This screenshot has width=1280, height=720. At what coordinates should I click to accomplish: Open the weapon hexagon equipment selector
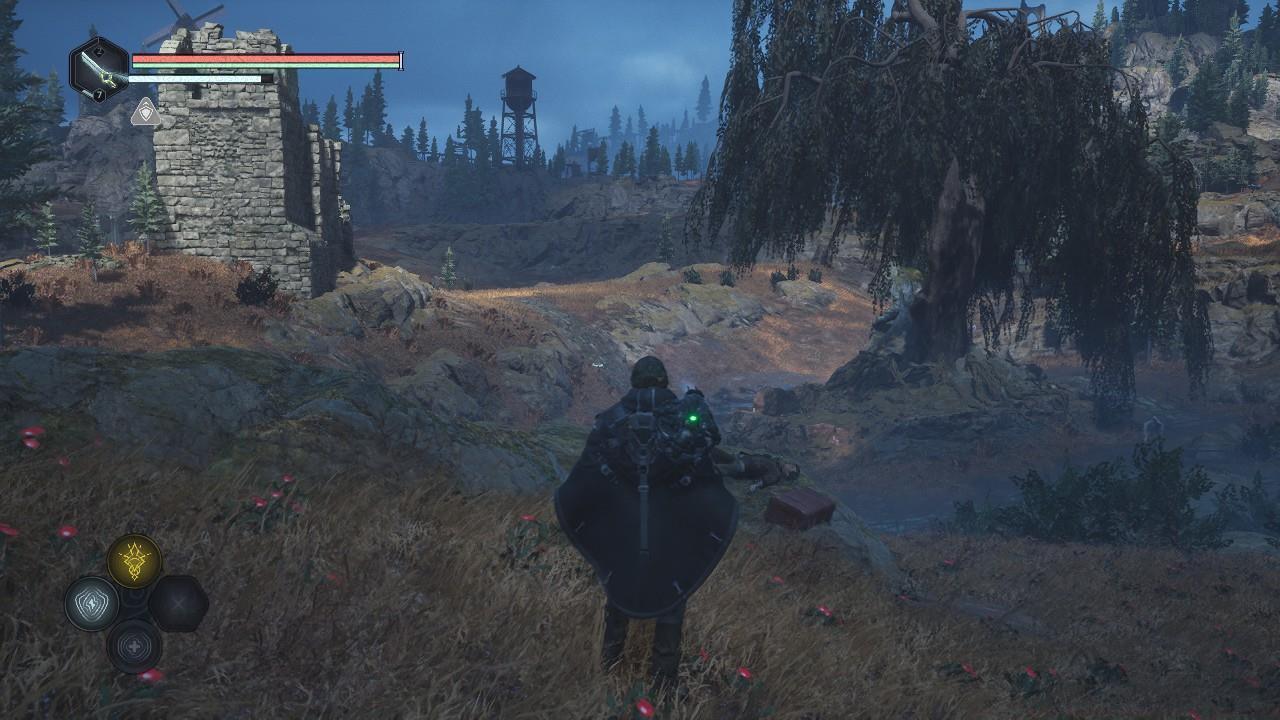[x=96, y=67]
